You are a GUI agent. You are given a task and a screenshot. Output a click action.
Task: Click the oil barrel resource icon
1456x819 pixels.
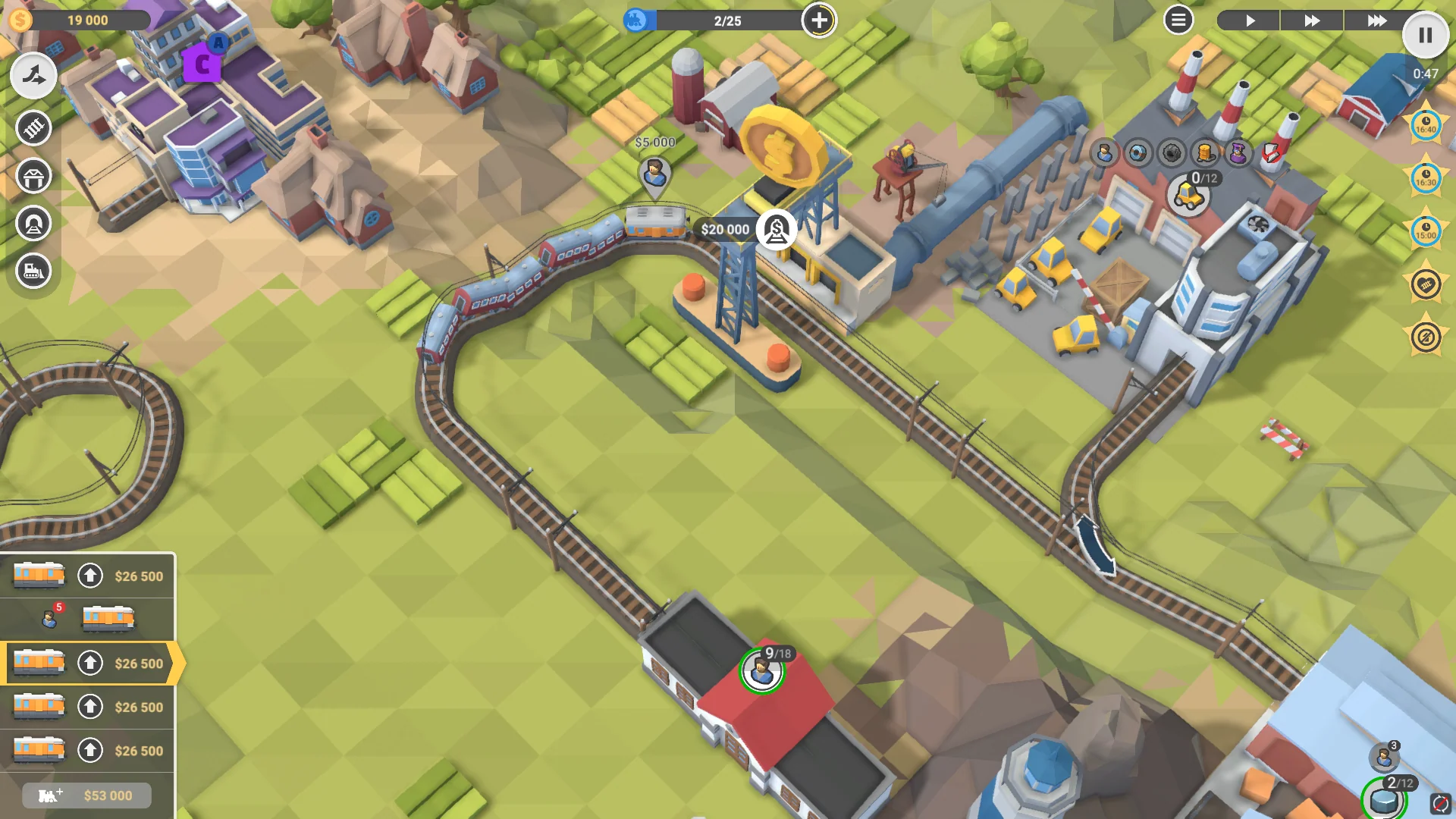(1204, 154)
